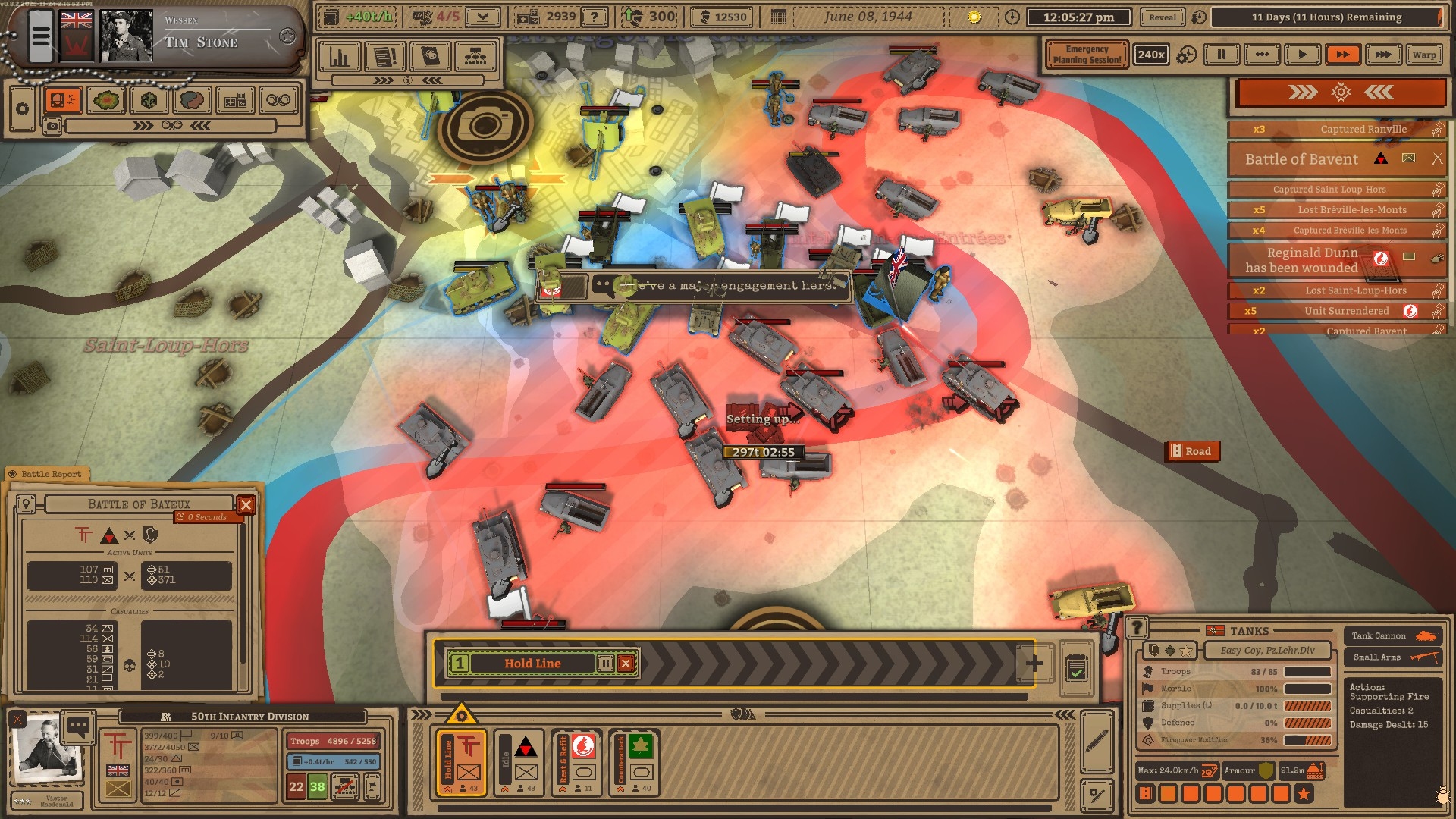Viewport: 1456px width, 819px height.
Task: Click the supplies help question mark
Action: [595, 17]
